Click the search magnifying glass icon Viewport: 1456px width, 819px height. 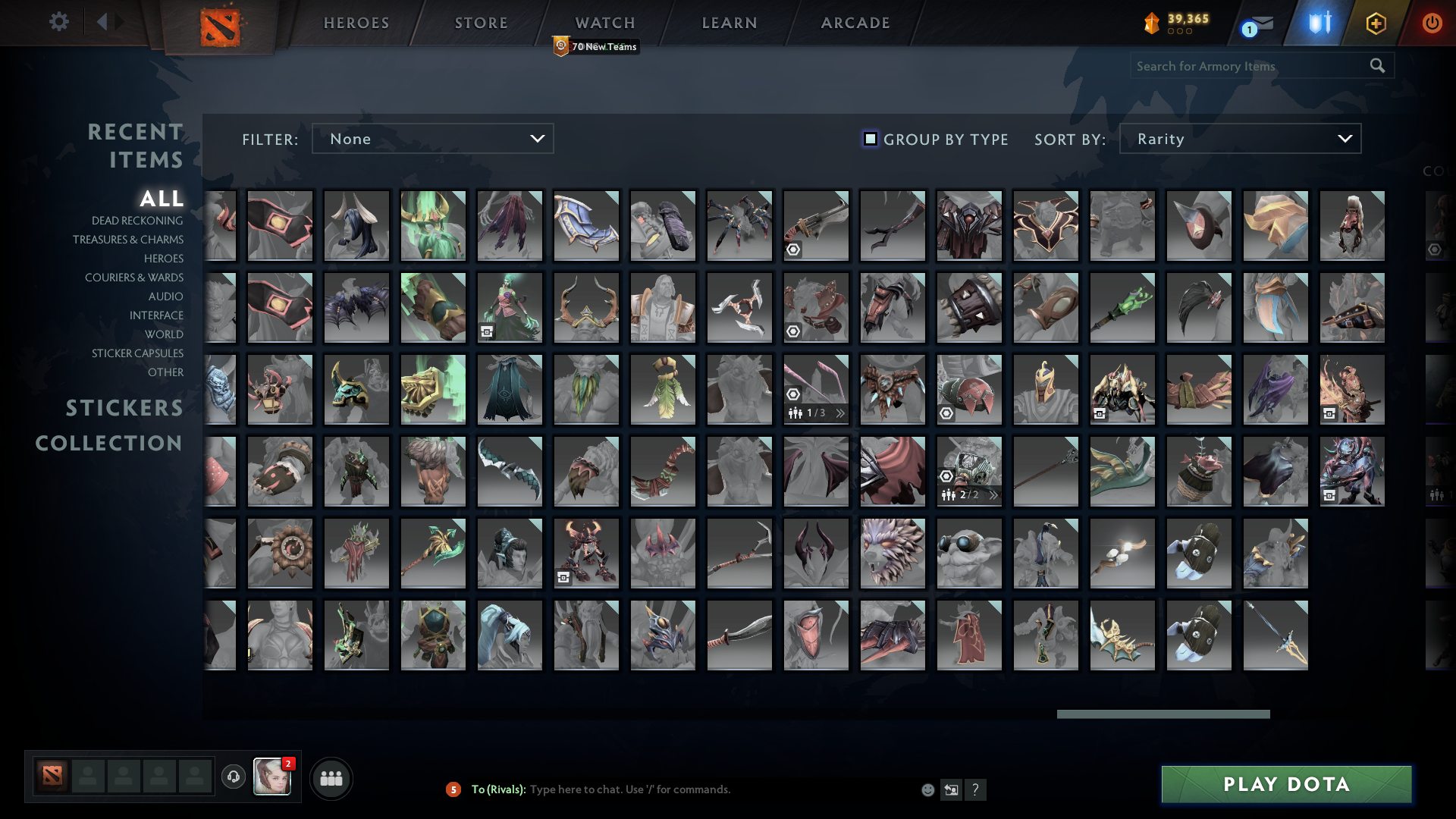(1376, 66)
